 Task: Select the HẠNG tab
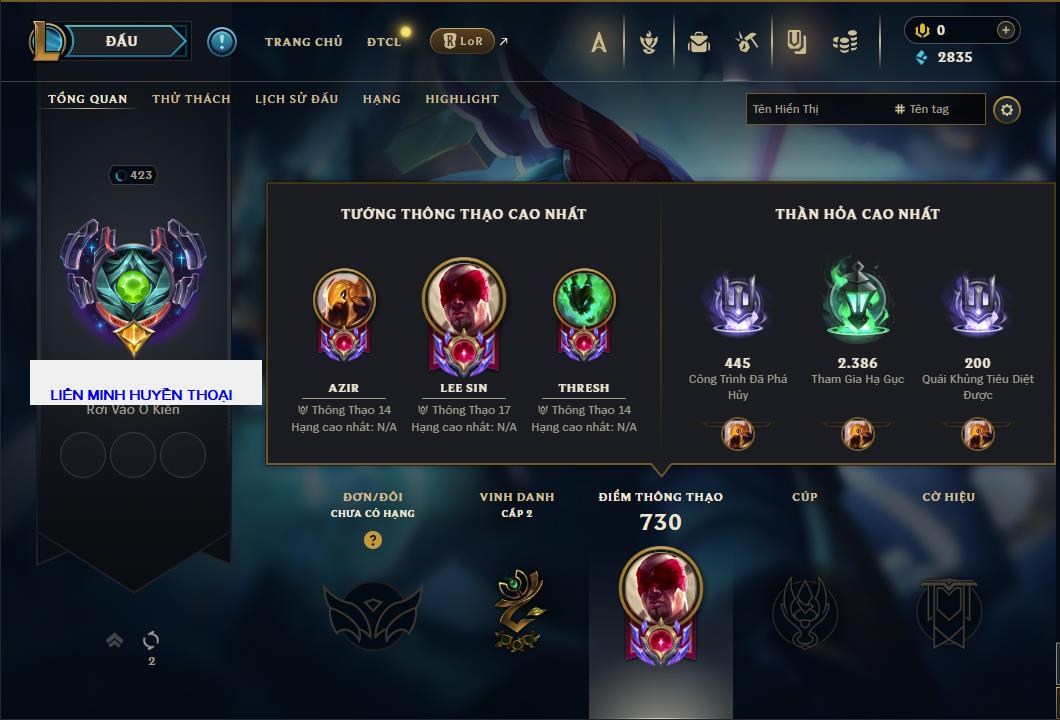(381, 99)
